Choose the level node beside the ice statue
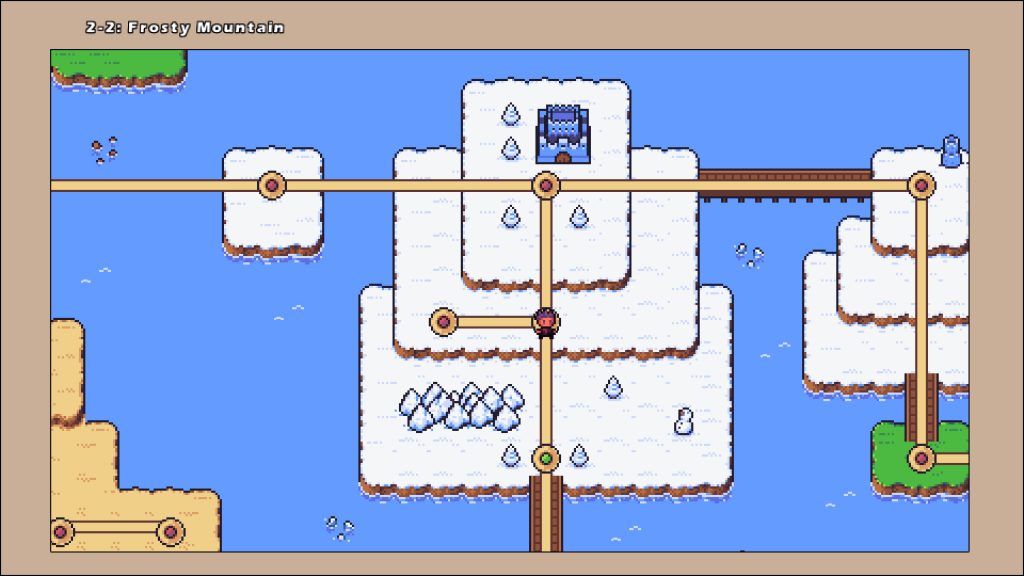Screen dimensions: 1024x576 coord(921,185)
